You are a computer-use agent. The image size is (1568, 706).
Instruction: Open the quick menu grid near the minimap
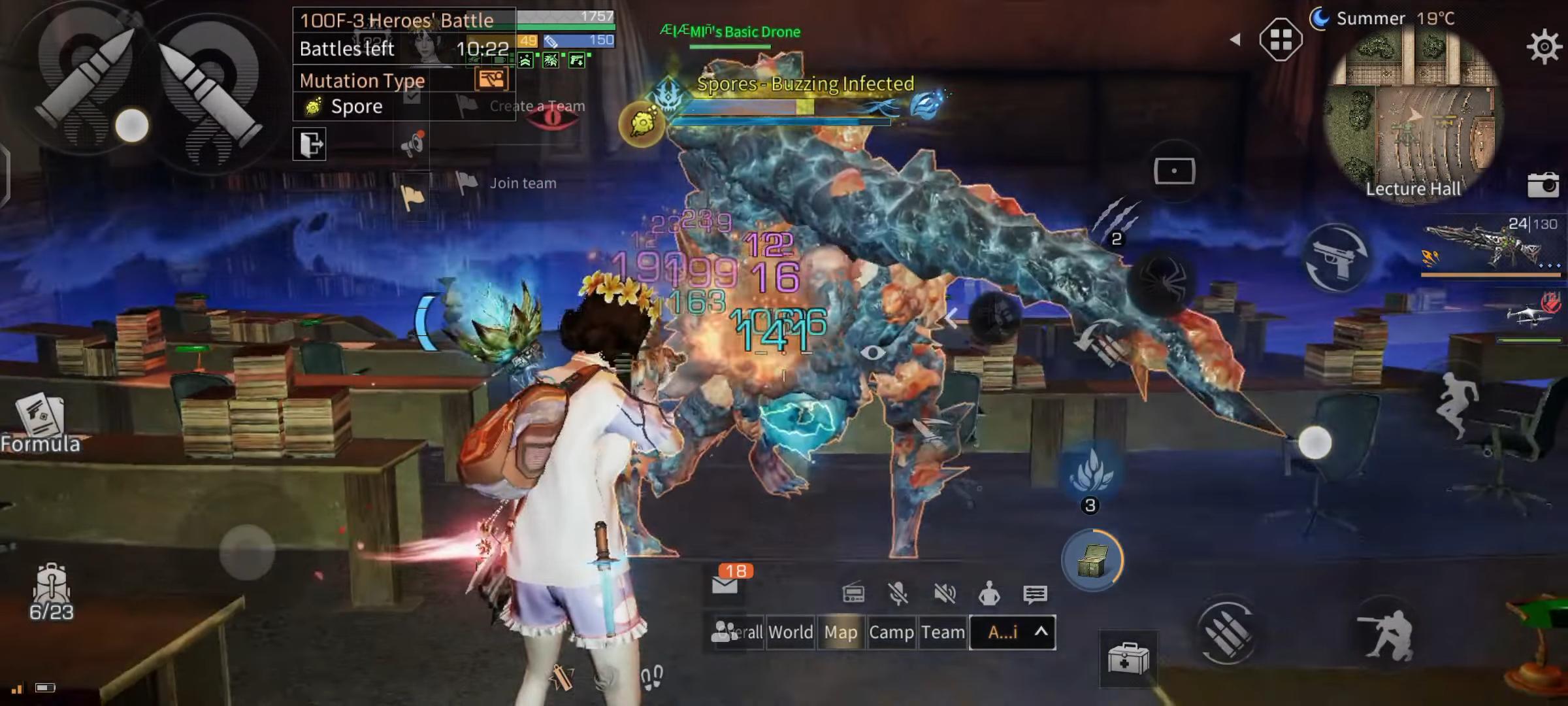pos(1282,38)
